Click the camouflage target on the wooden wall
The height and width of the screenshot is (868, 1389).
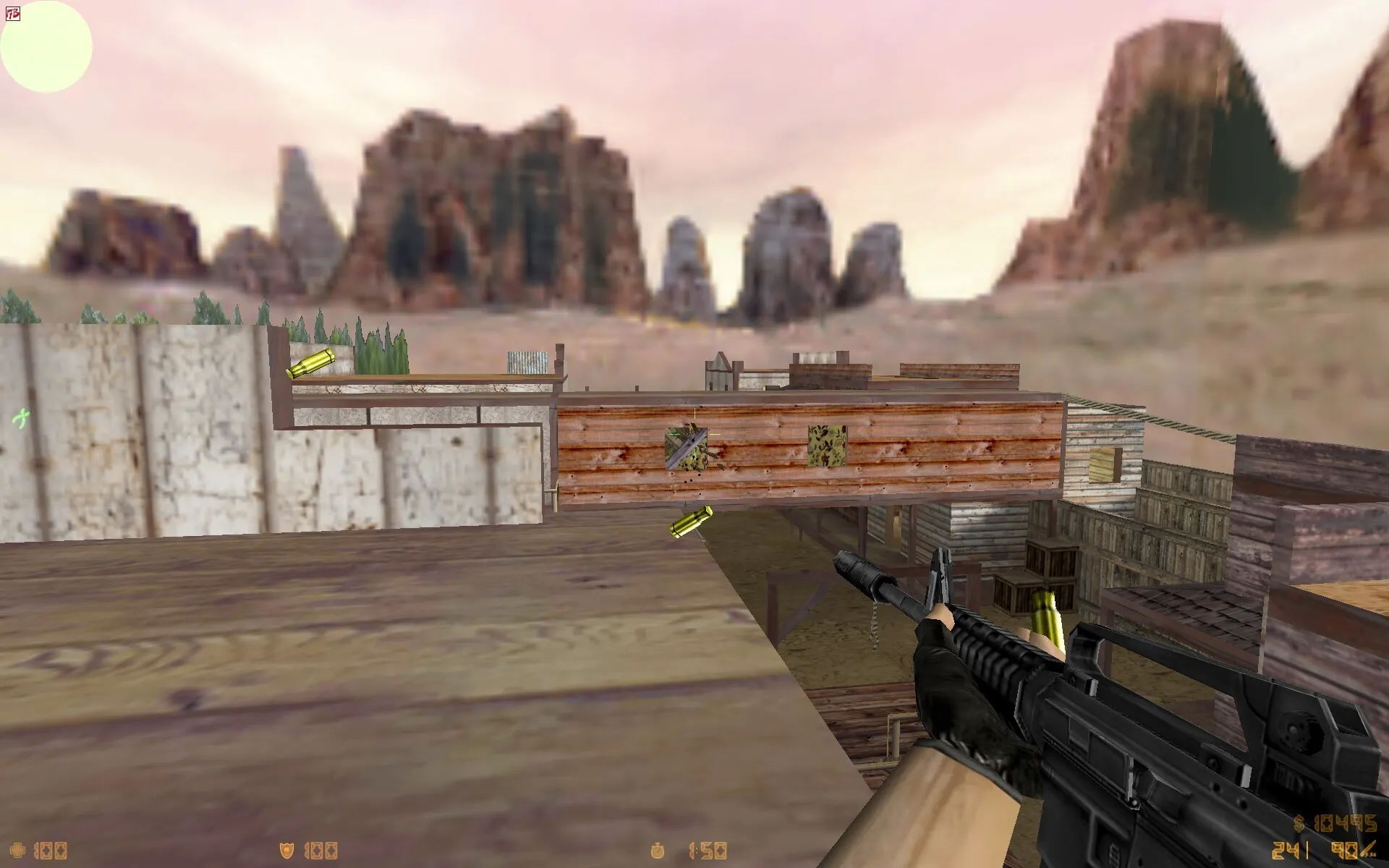pos(827,445)
